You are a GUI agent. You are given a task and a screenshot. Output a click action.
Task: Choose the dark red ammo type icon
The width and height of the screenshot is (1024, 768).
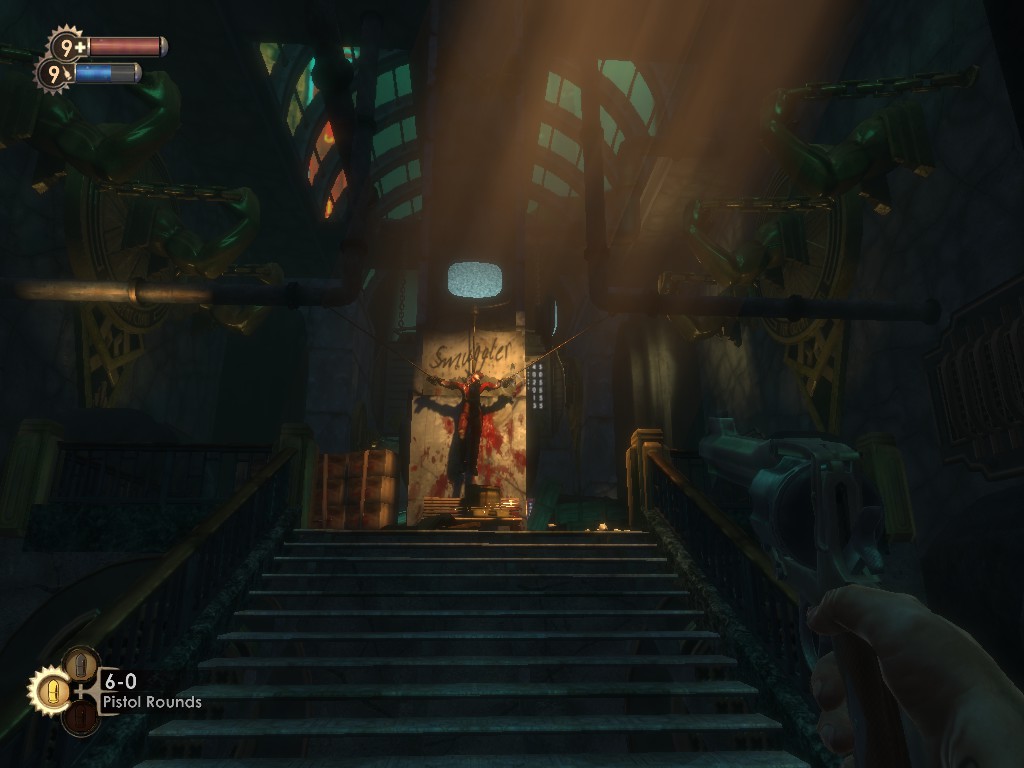coord(80,717)
